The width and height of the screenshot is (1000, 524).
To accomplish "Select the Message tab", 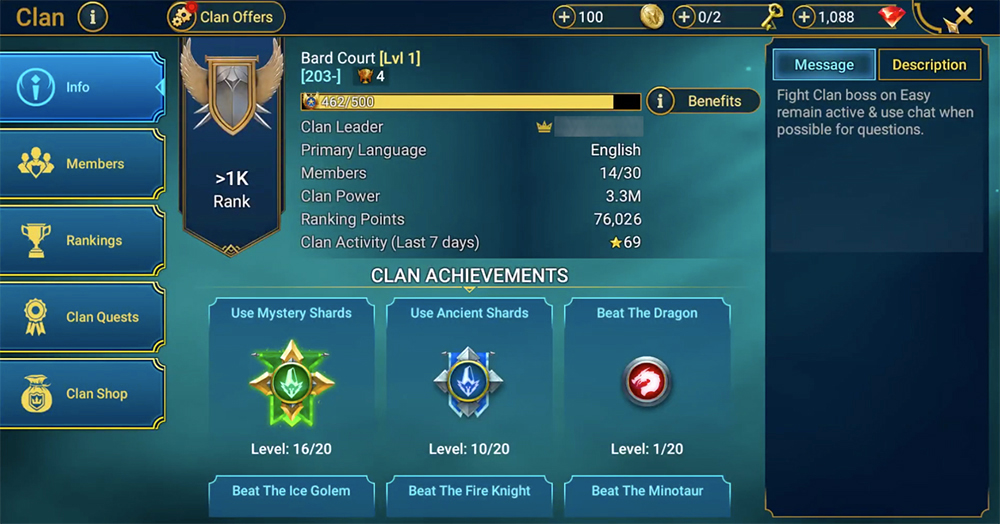I will pyautogui.click(x=824, y=65).
